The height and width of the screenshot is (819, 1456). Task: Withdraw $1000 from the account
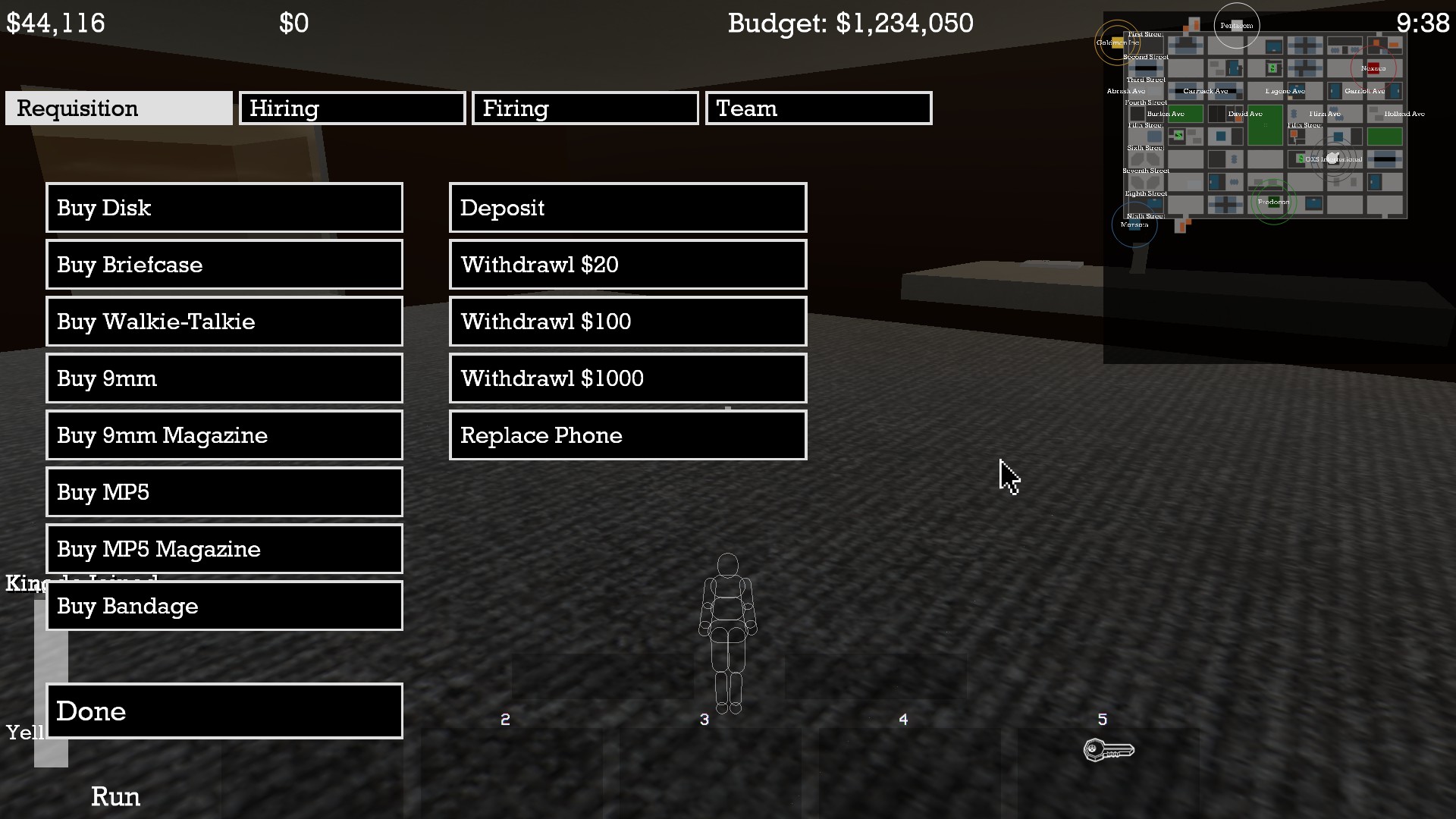[627, 378]
